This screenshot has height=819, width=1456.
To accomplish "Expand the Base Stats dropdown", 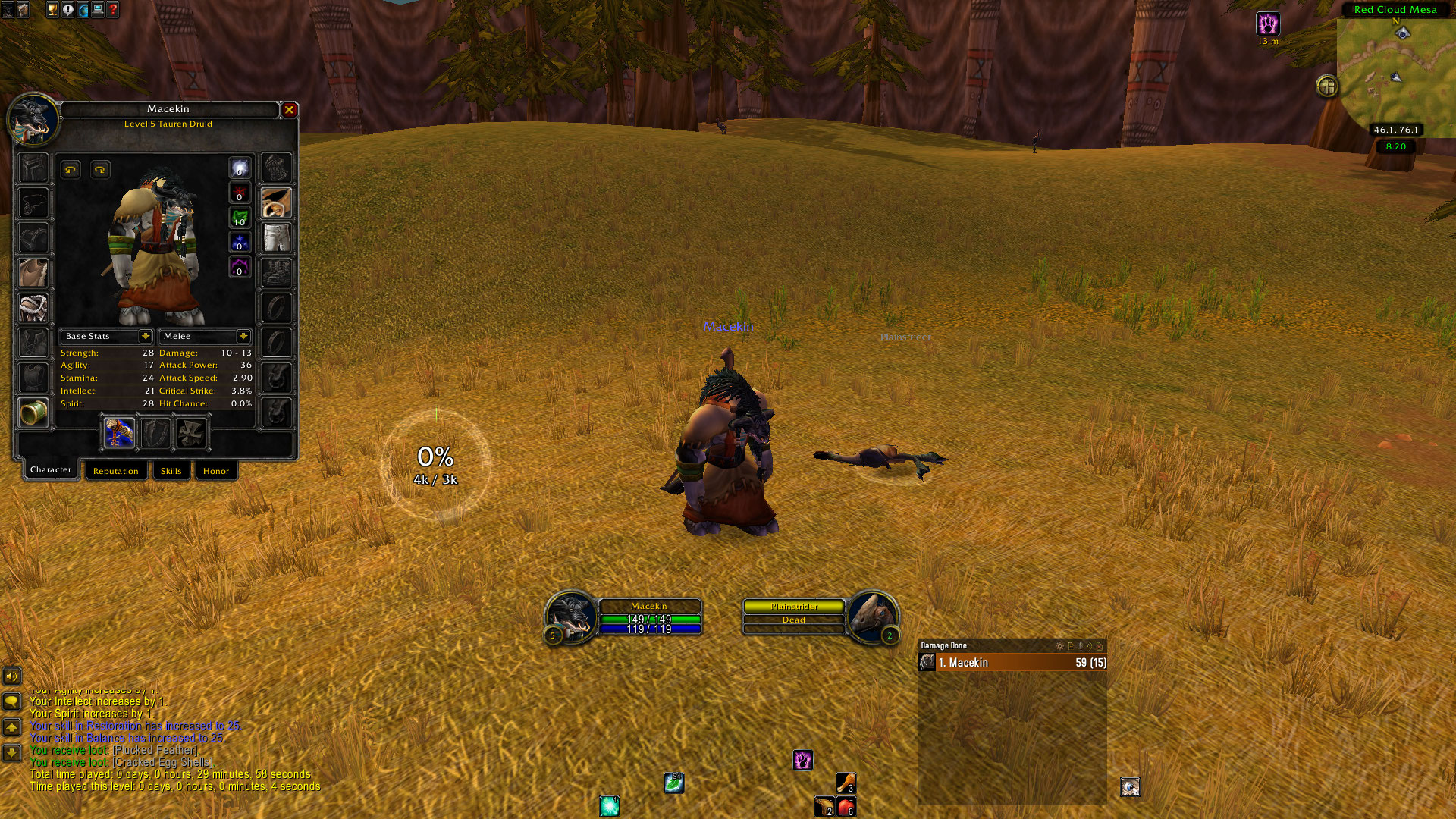I will point(145,336).
